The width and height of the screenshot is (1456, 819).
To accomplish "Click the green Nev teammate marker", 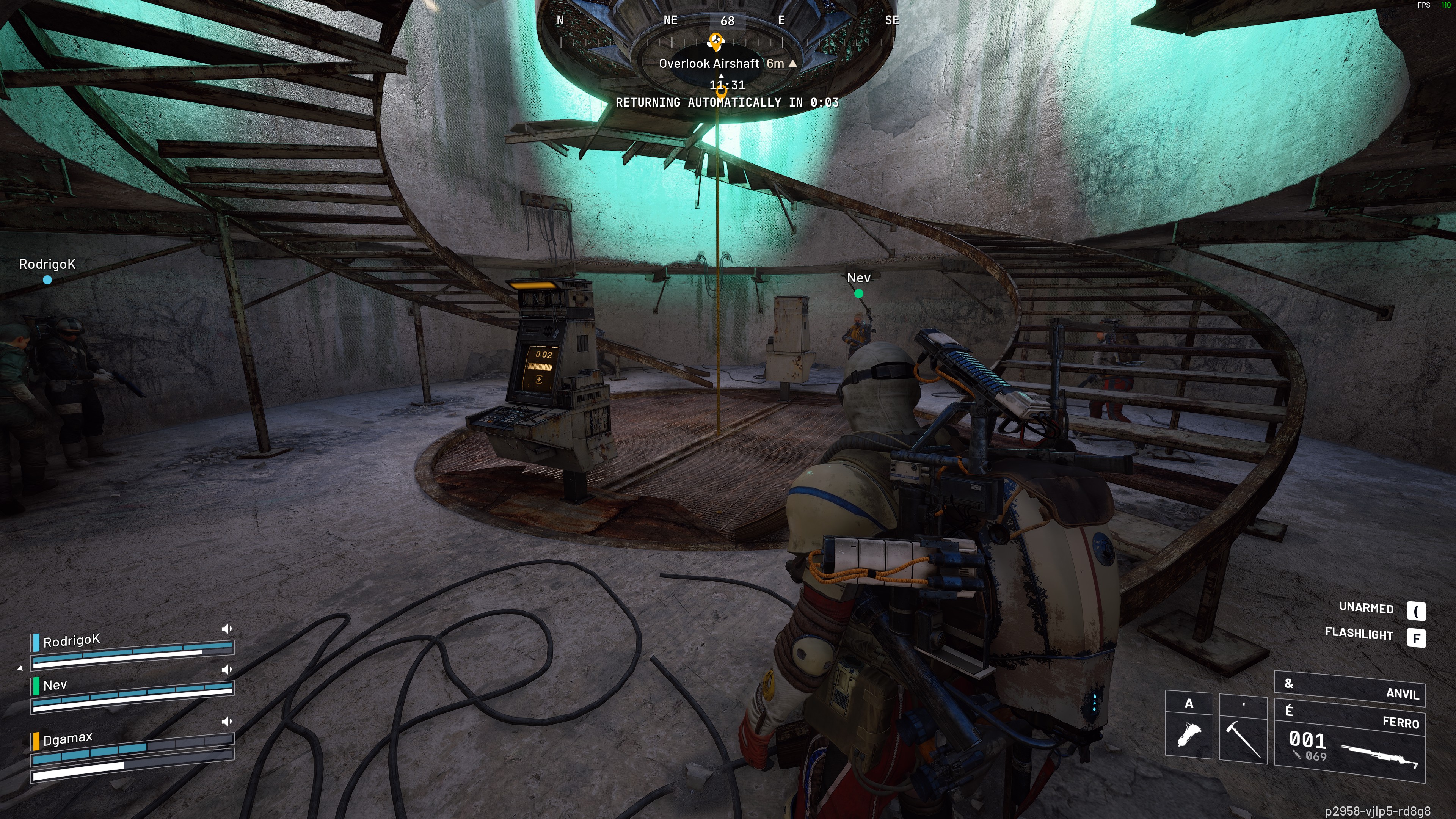I will (858, 293).
